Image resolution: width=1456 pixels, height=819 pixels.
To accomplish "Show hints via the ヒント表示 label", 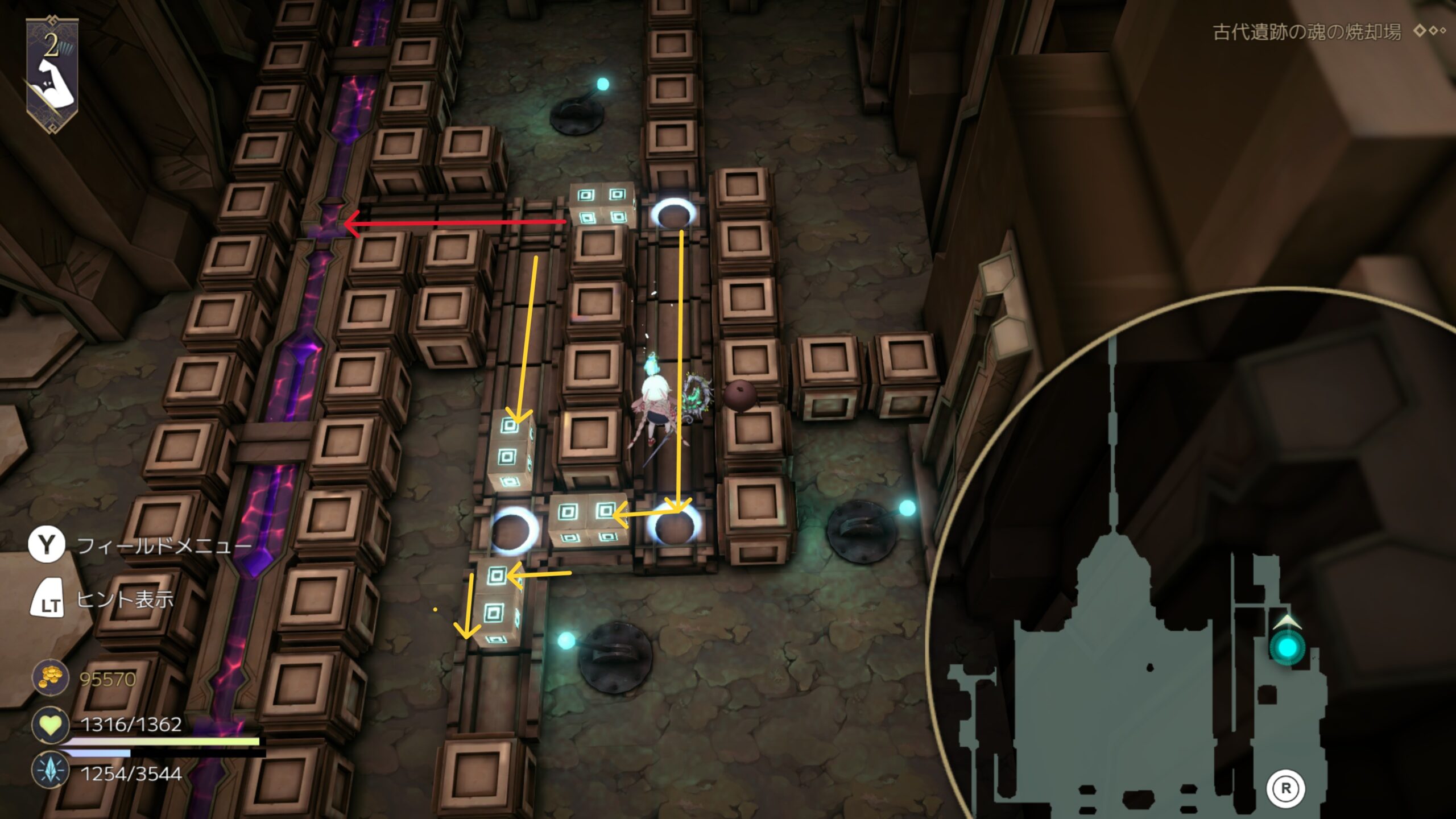I will (125, 599).
